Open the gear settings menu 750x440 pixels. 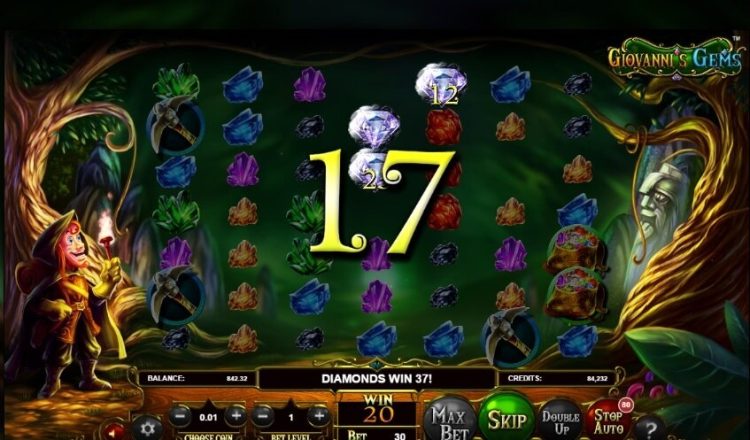147,427
